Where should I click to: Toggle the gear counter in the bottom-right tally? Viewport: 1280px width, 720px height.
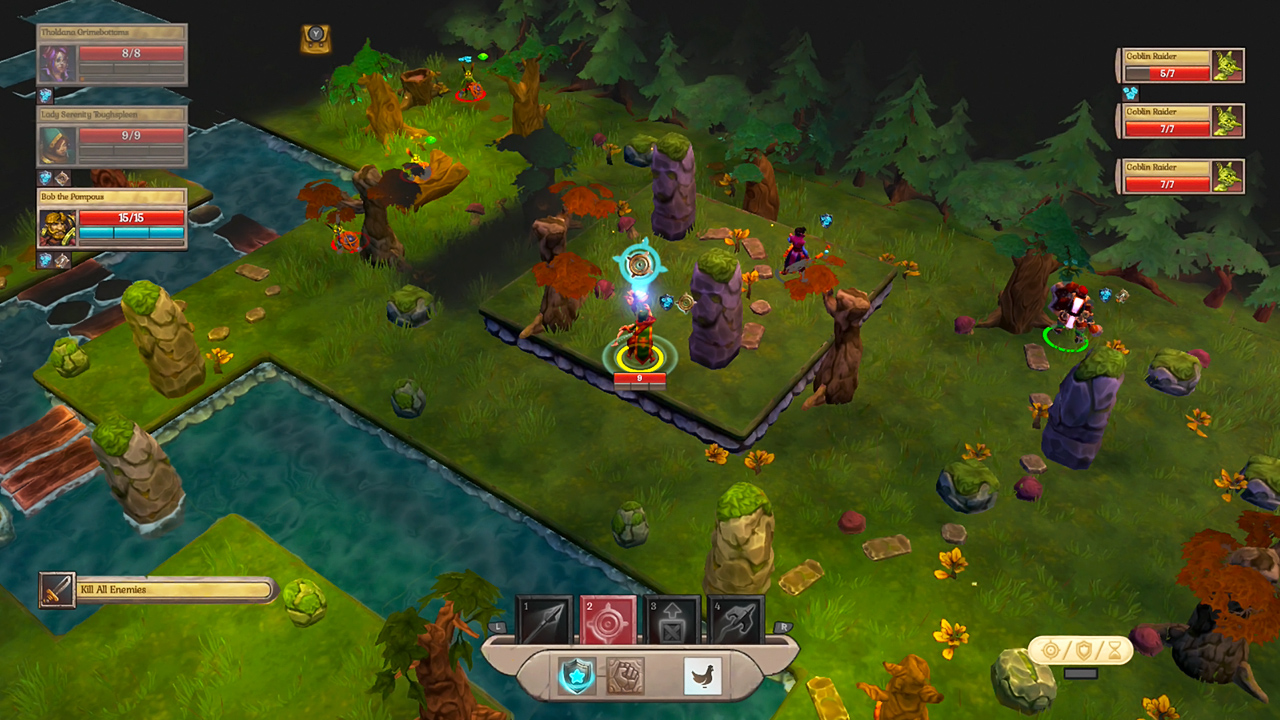(x=1050, y=649)
